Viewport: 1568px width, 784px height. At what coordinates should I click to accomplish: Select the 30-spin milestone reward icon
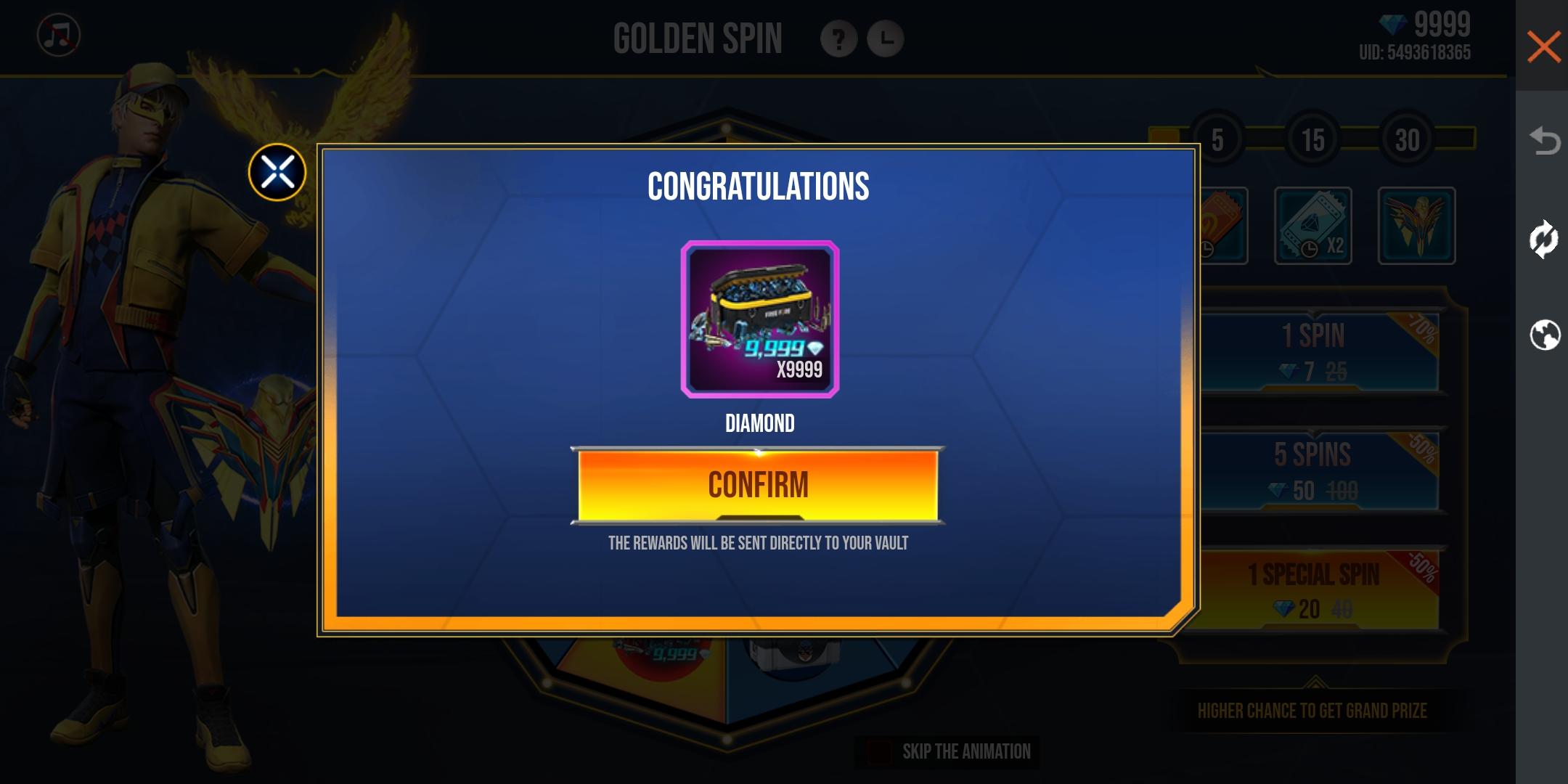tap(1416, 226)
